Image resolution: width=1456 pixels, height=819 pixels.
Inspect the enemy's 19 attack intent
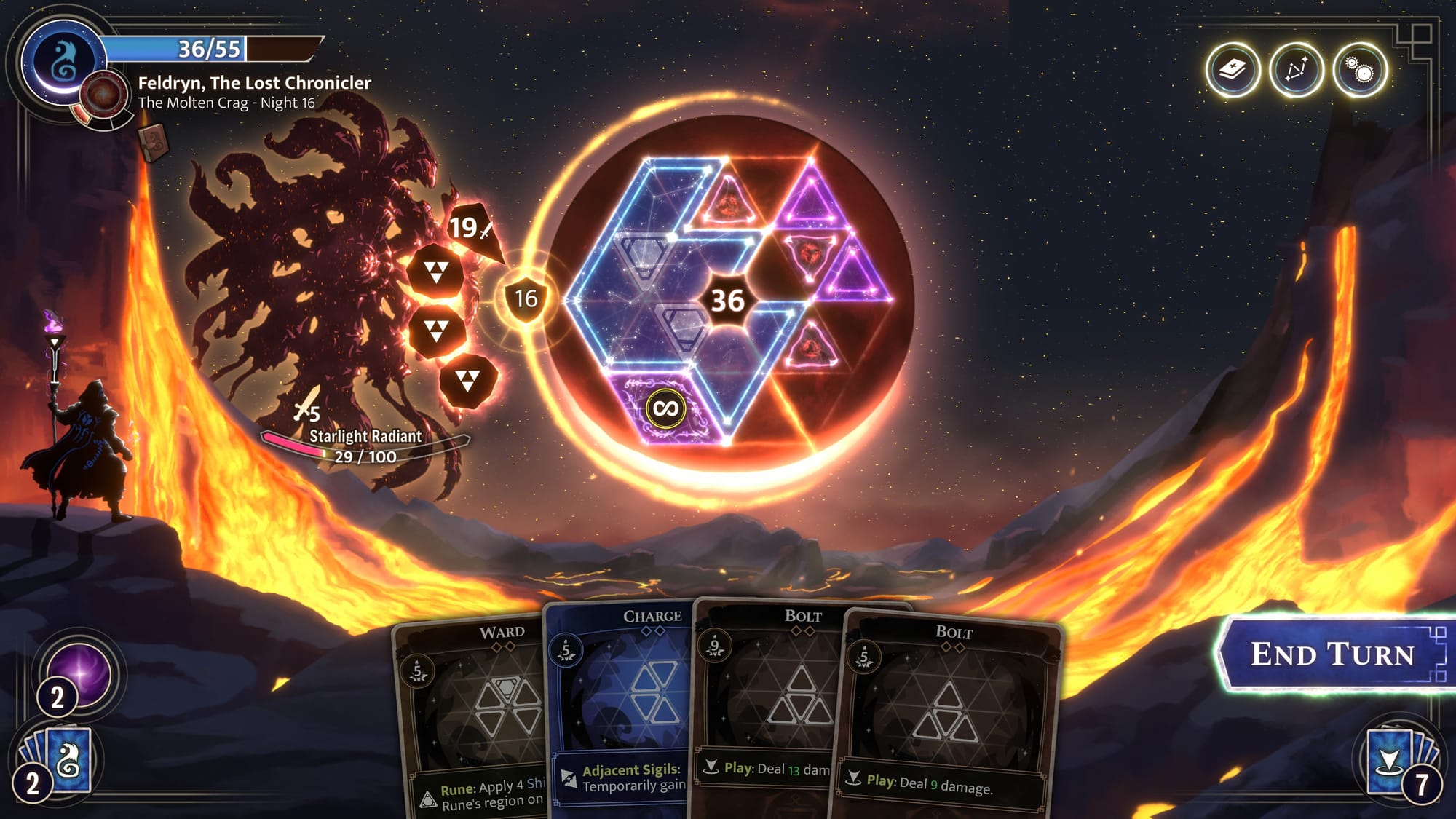(471, 229)
